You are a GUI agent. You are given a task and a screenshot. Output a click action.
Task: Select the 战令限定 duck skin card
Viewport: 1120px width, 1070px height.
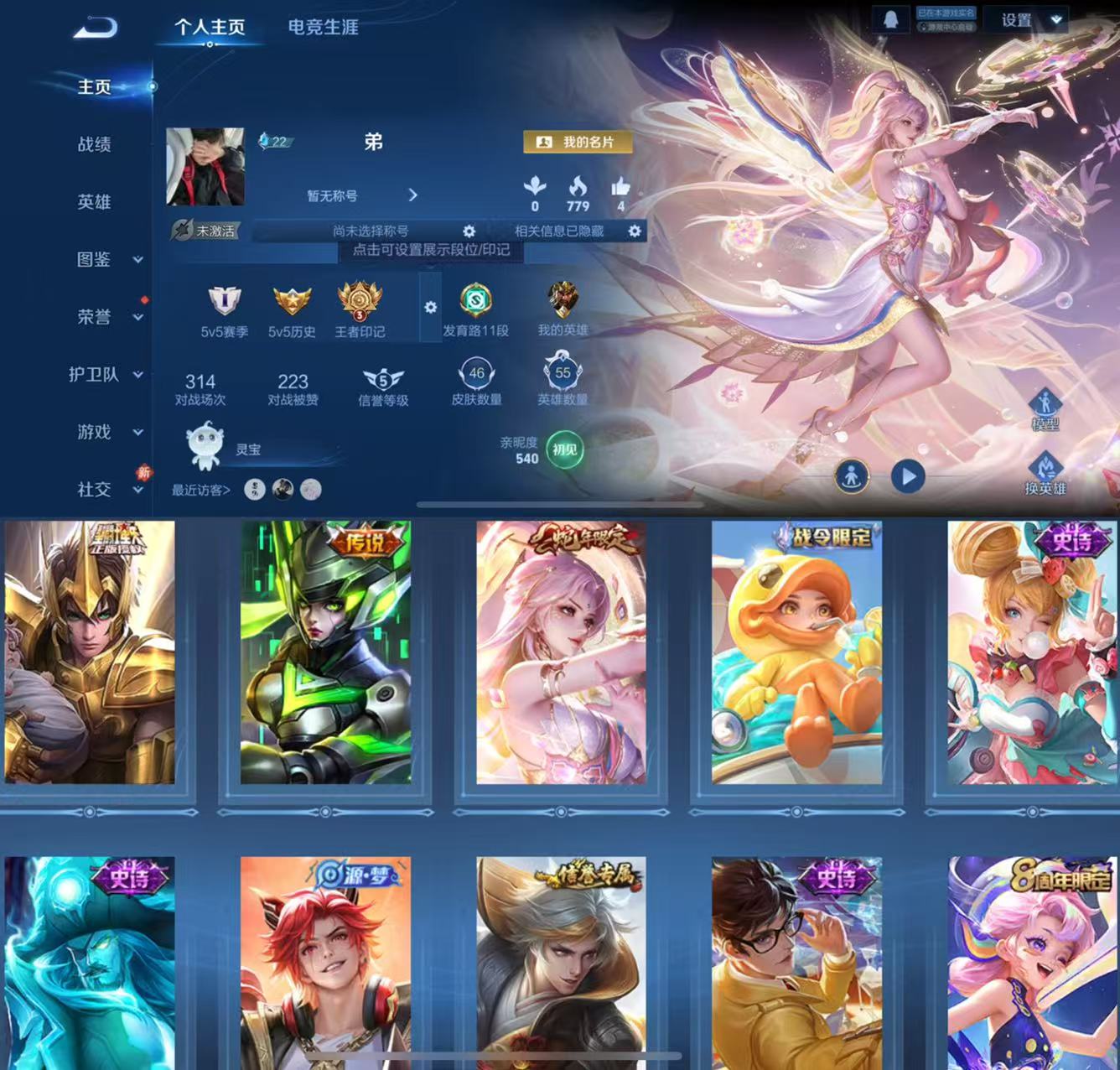796,652
